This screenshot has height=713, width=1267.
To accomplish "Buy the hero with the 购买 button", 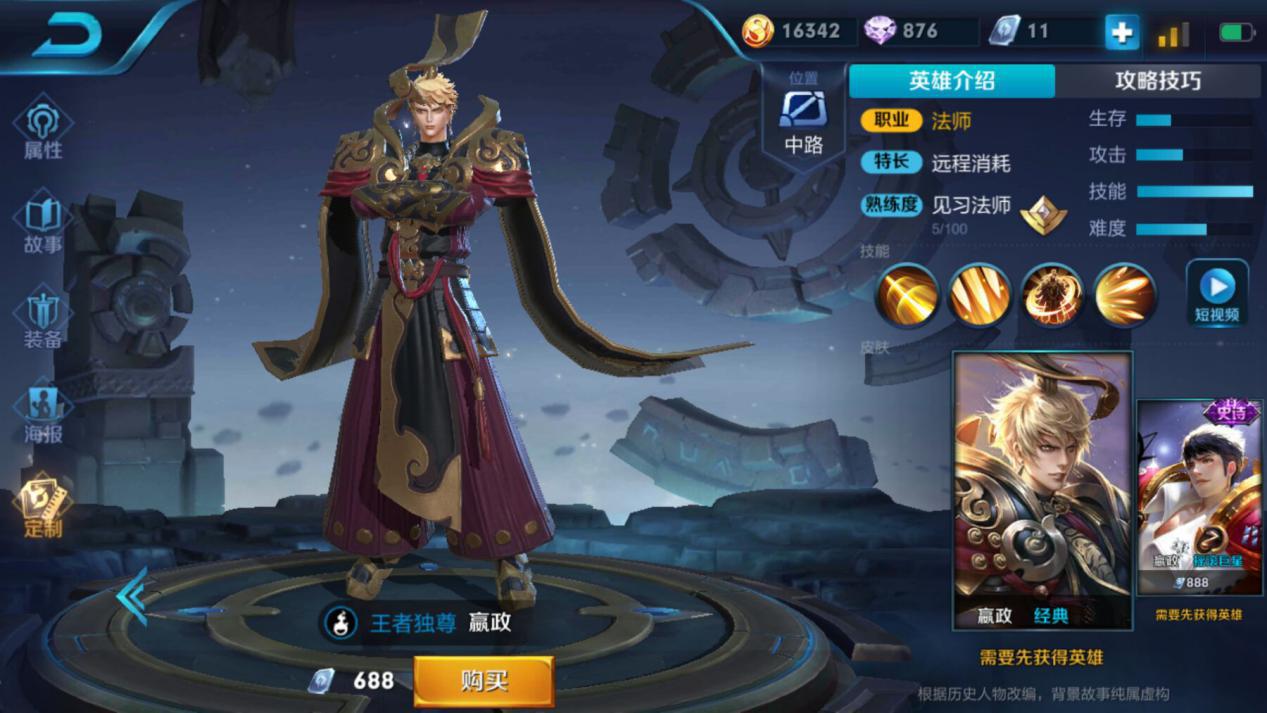I will point(484,681).
